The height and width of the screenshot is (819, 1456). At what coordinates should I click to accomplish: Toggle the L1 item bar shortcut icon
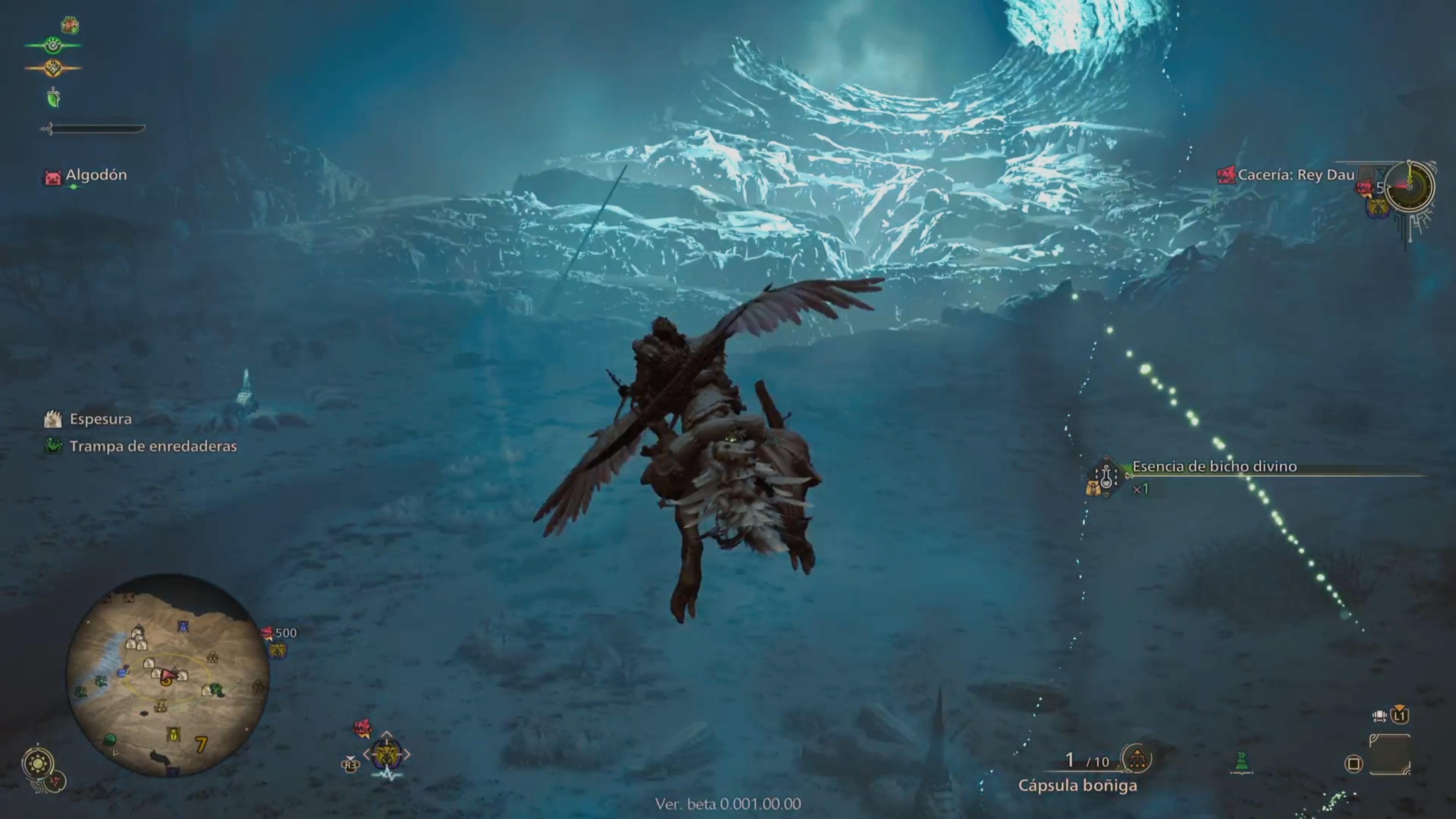(1400, 716)
